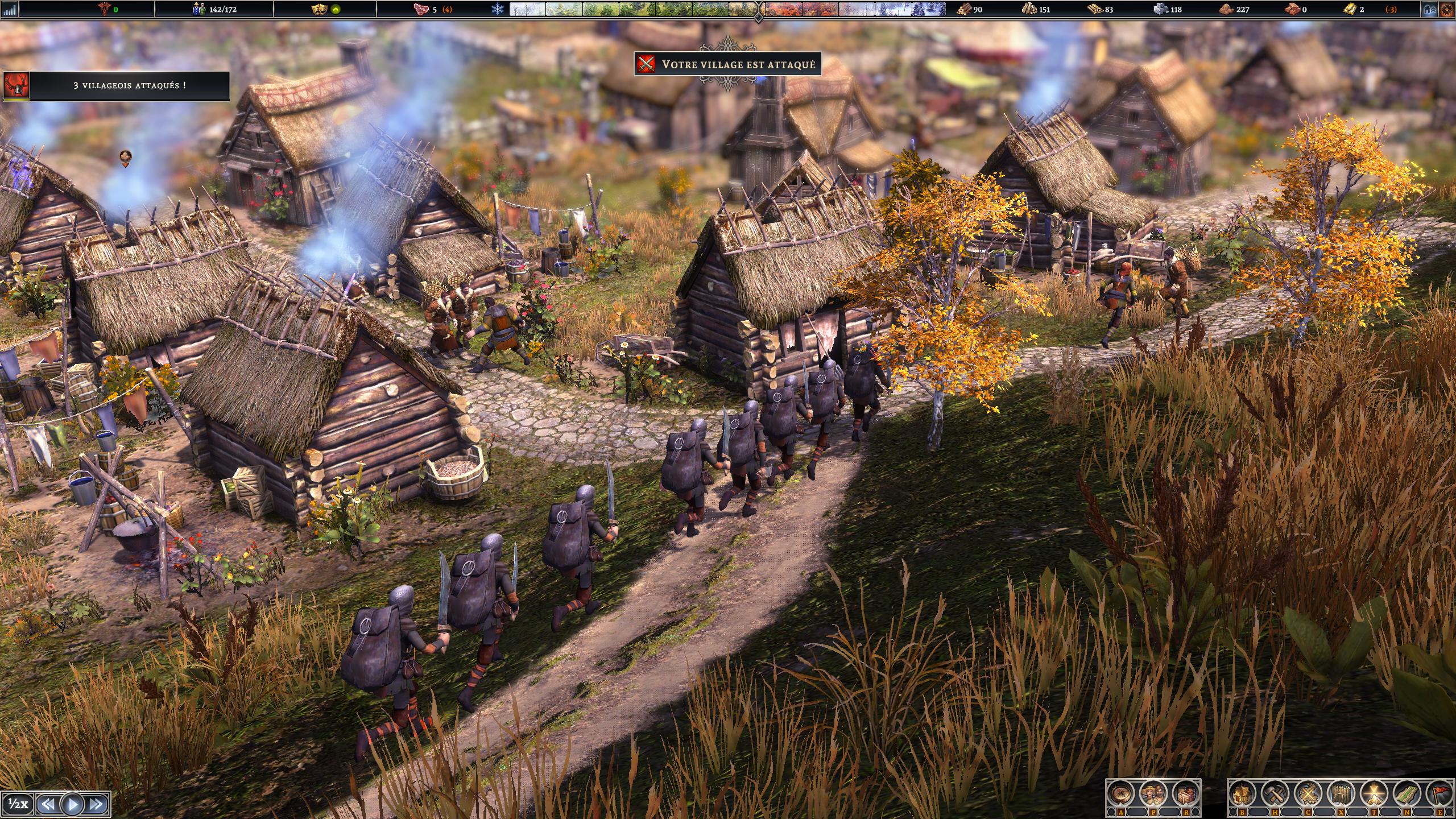Open the house building menu
Image resolution: width=1456 pixels, height=819 pixels.
(x=1243, y=794)
